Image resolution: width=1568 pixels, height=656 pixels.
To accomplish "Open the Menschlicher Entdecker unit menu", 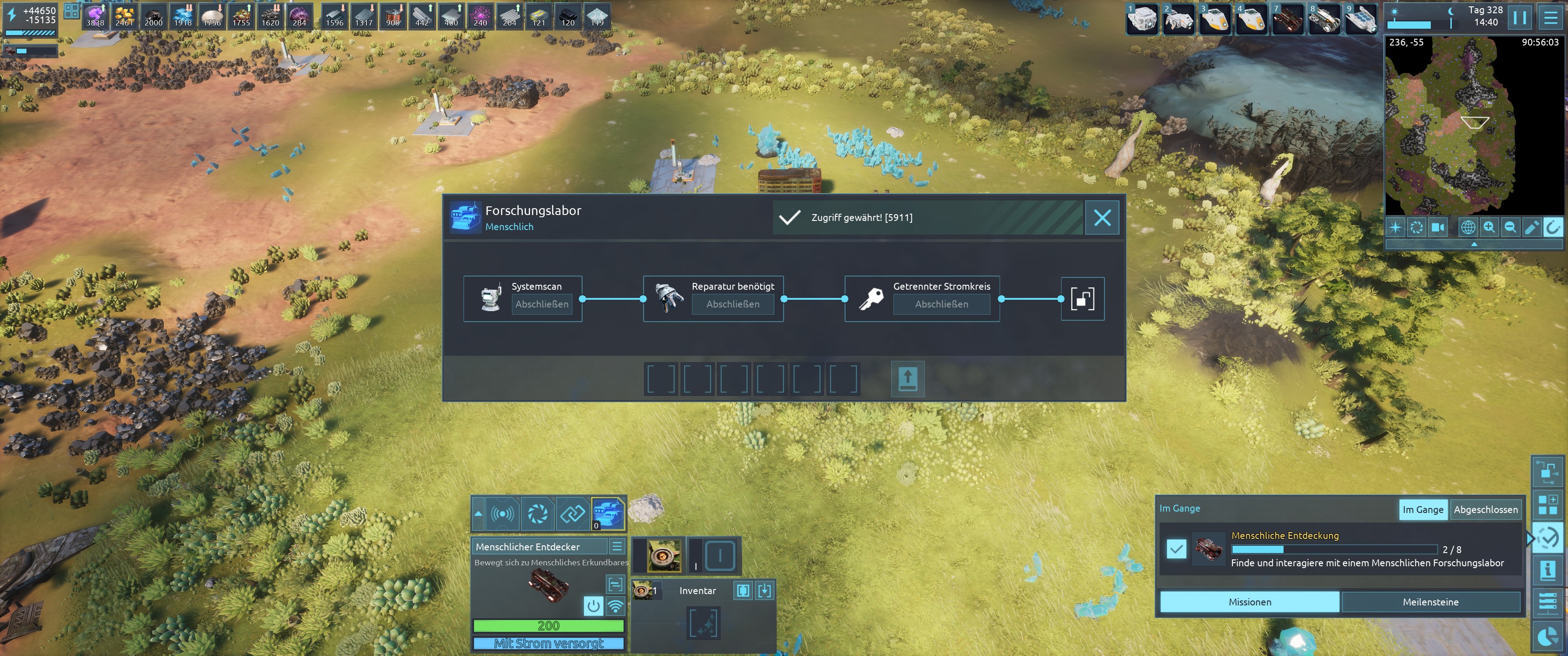I will [x=617, y=546].
